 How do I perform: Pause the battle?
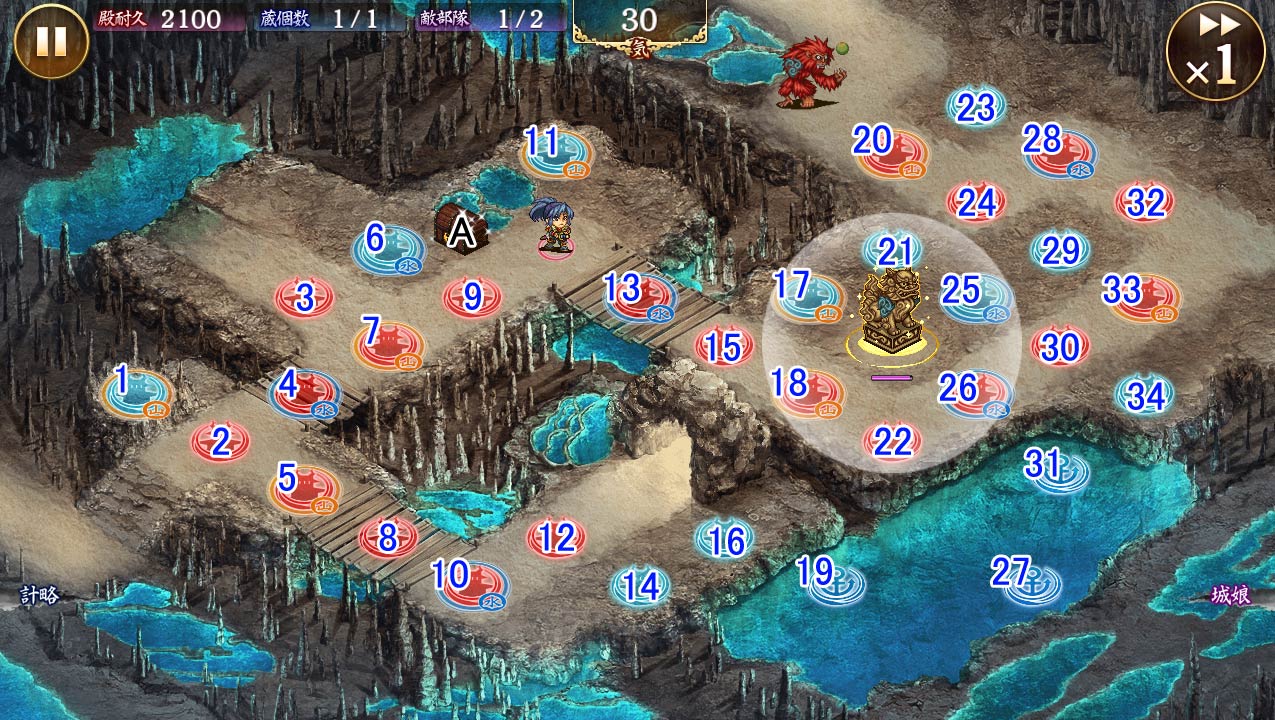50,41
